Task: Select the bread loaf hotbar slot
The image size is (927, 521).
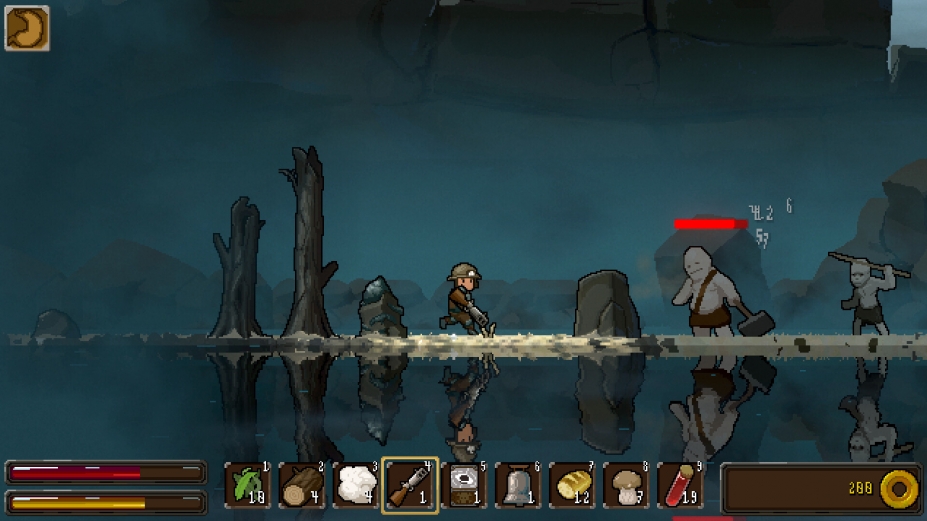Action: 572,486
